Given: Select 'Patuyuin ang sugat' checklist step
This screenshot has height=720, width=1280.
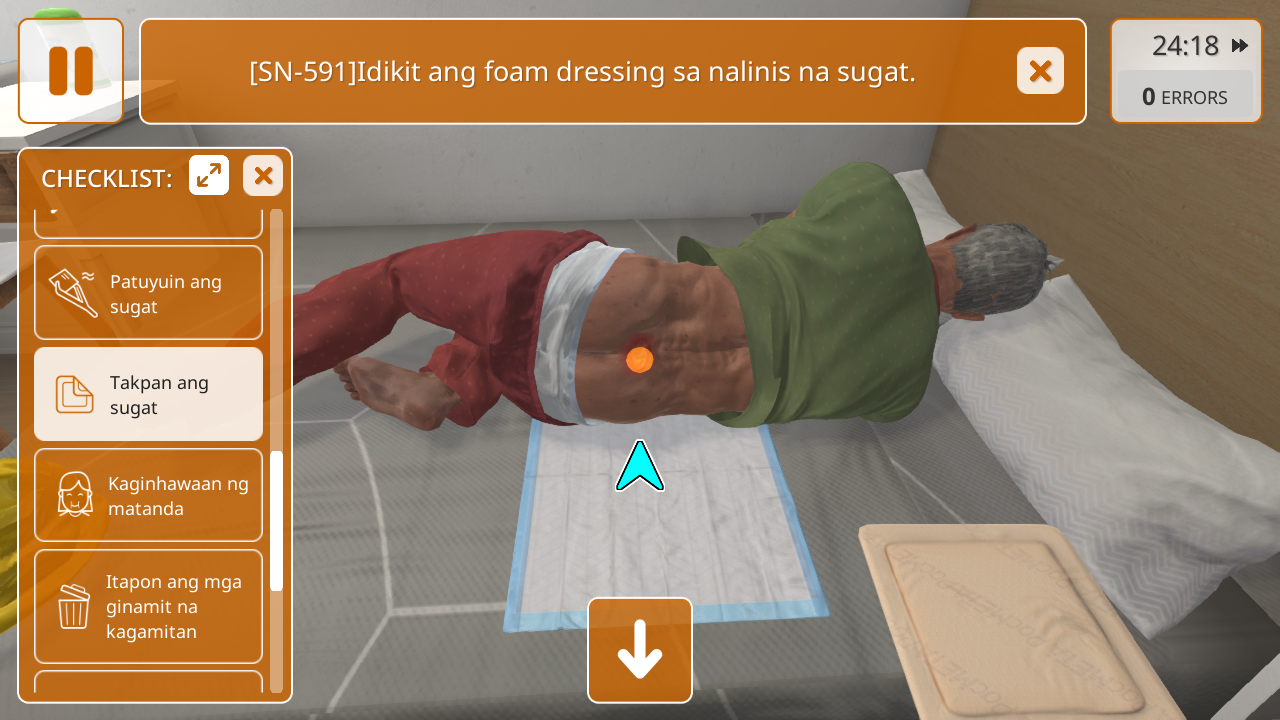Looking at the screenshot, I should tap(148, 293).
